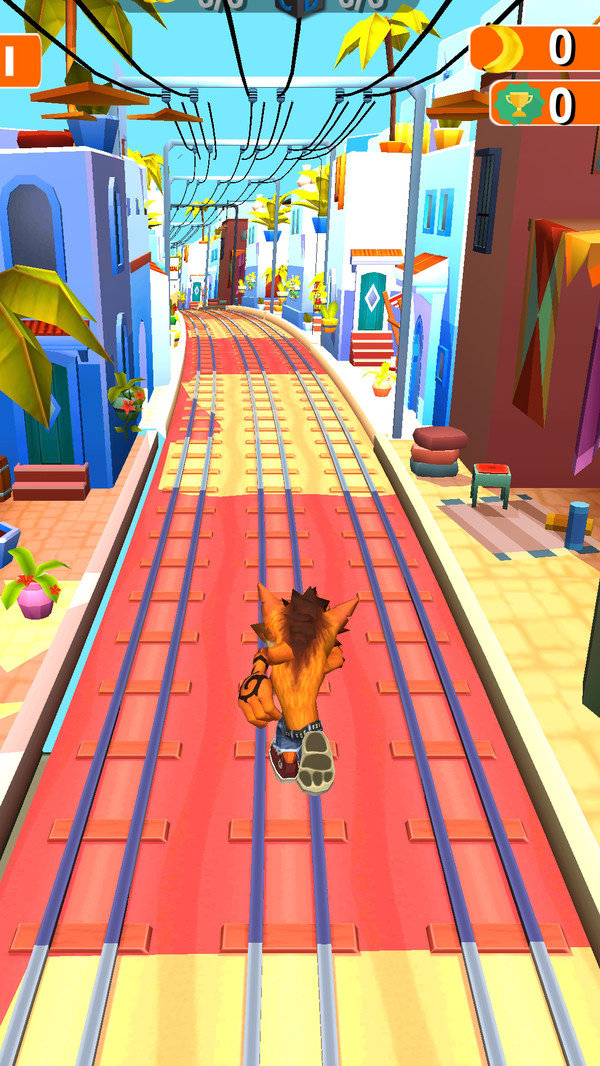Pause the game with the orange button

pyautogui.click(x=17, y=61)
